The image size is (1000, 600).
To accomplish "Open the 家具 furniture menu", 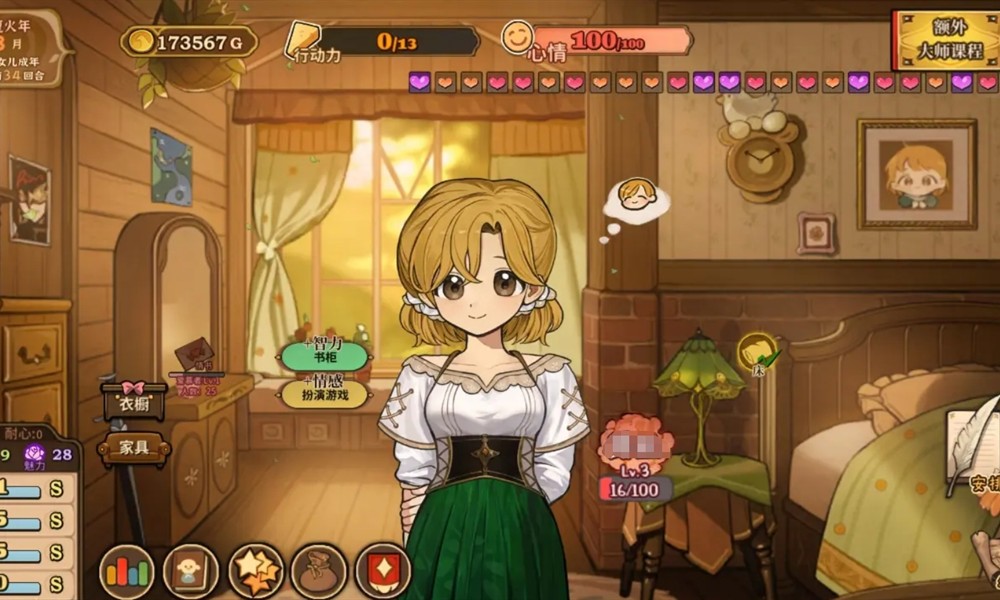I will pyautogui.click(x=134, y=449).
